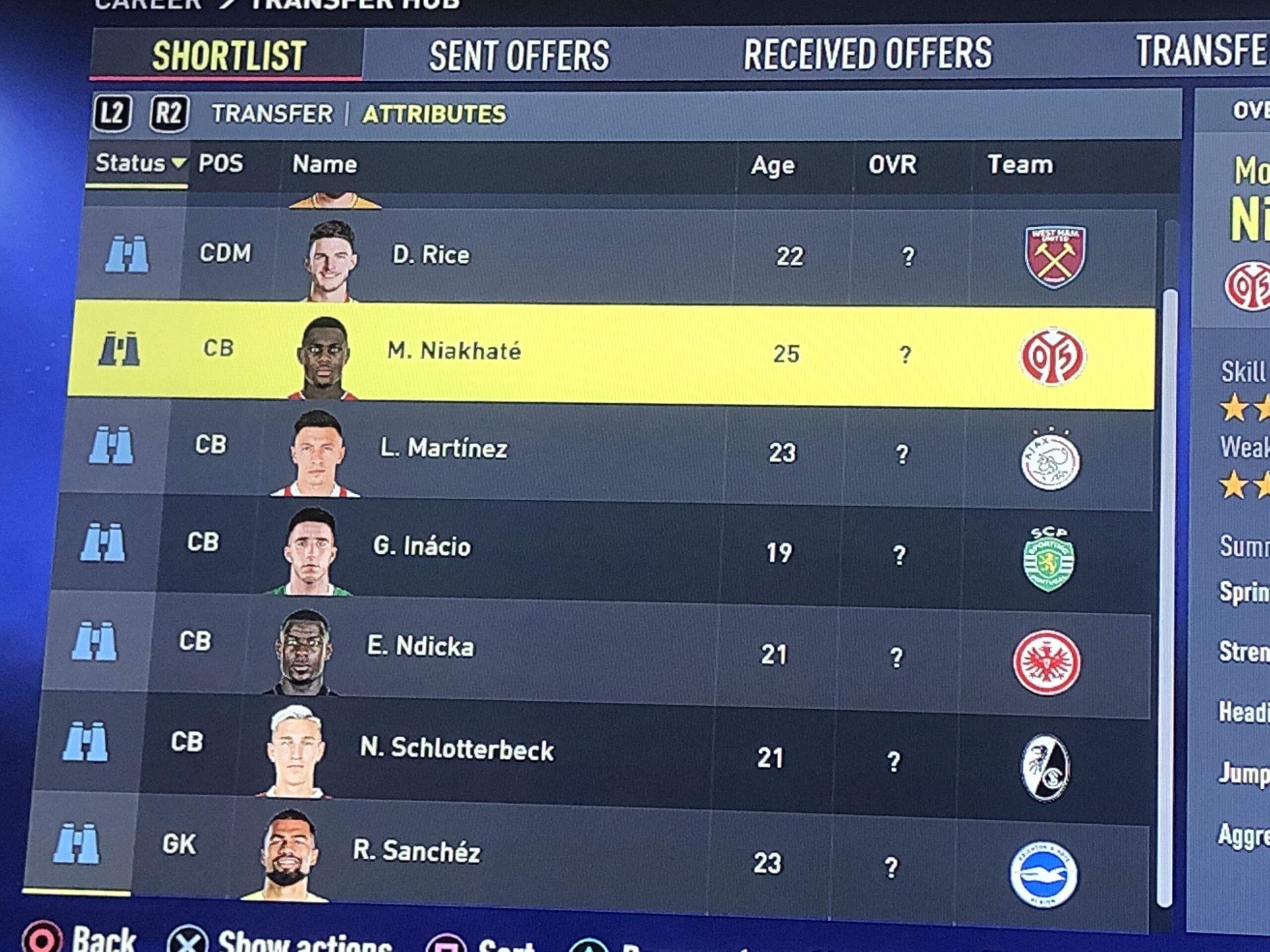The image size is (1270, 952).
Task: Select D. Rice in the shortlist
Action: click(x=431, y=255)
